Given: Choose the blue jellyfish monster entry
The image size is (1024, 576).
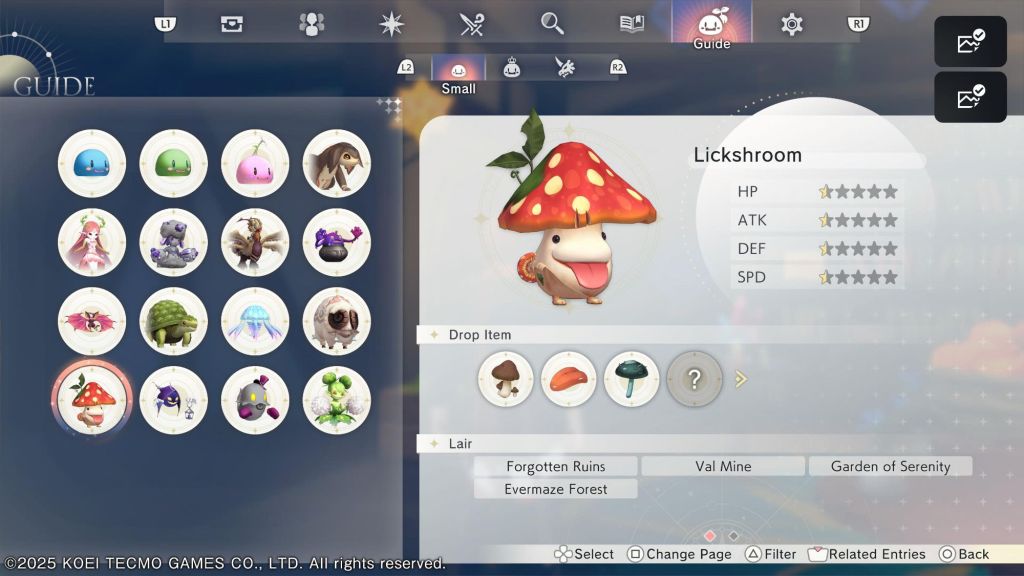Looking at the screenshot, I should click(255, 321).
